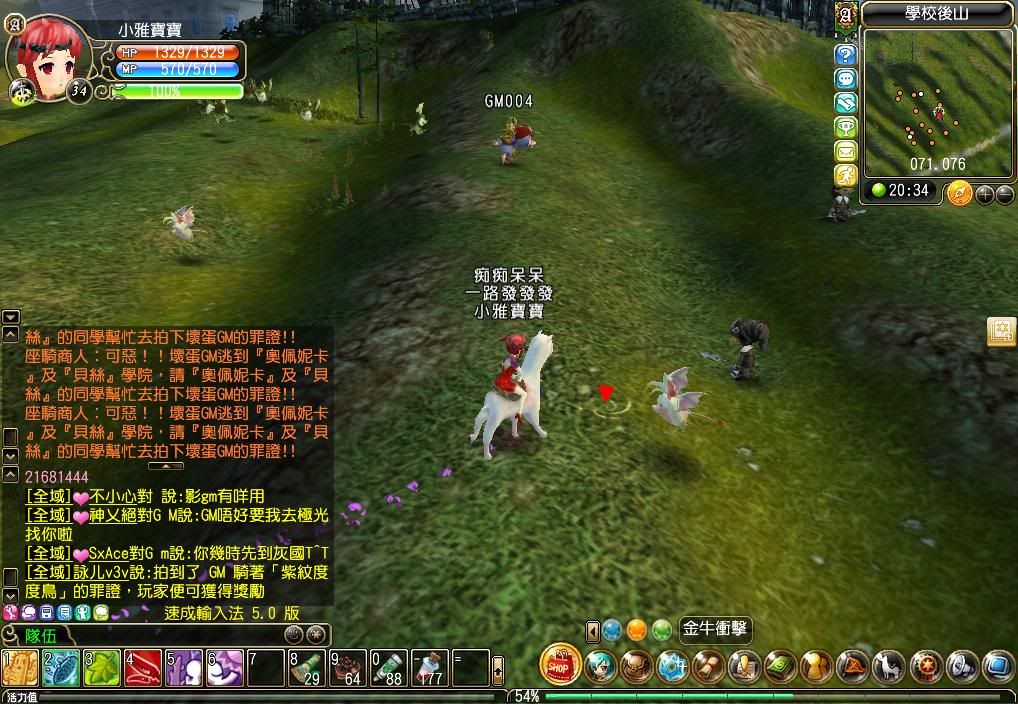This screenshot has height=704, width=1018.
Task: Open the red SHOP button
Action: [561, 665]
